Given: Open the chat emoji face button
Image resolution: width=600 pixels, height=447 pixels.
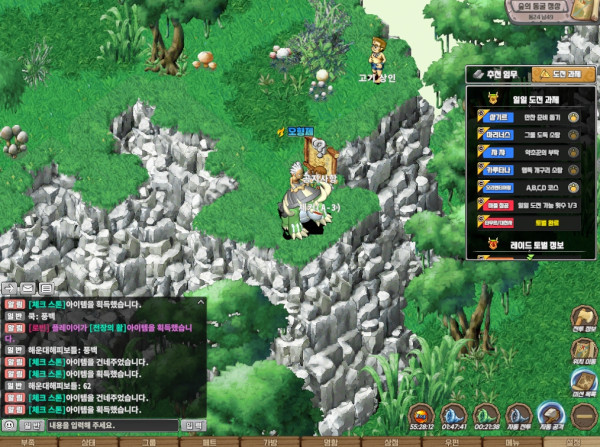Looking at the screenshot, I should click(x=9, y=426).
